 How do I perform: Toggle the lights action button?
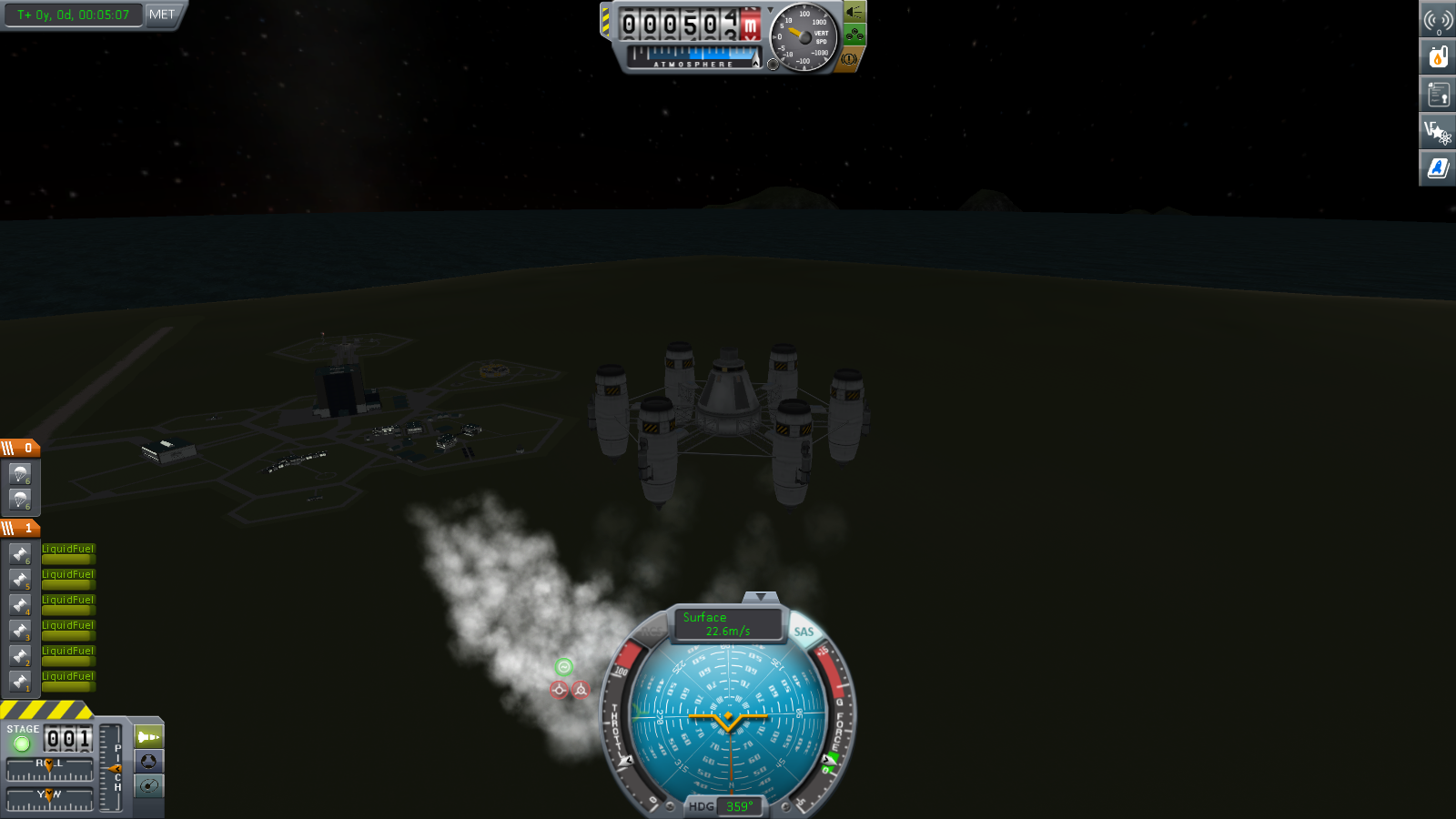(854, 12)
